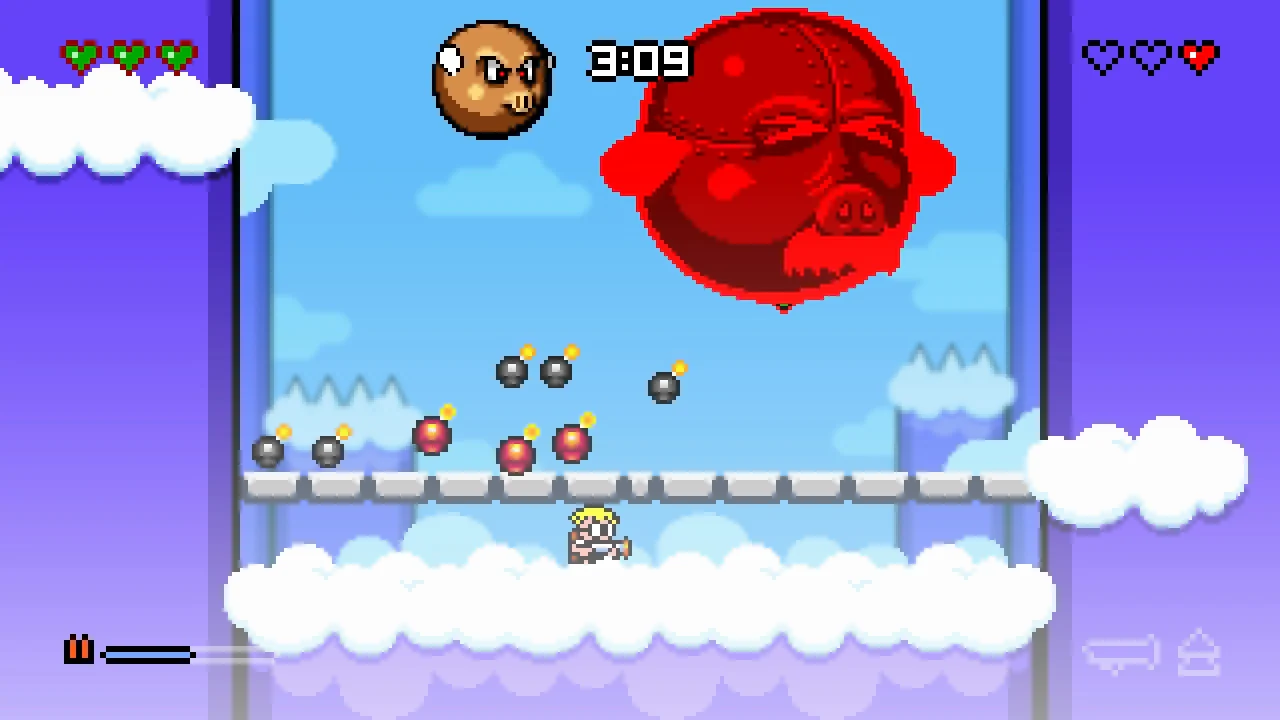Toggle the middle hollow heart top right

click(x=1150, y=57)
